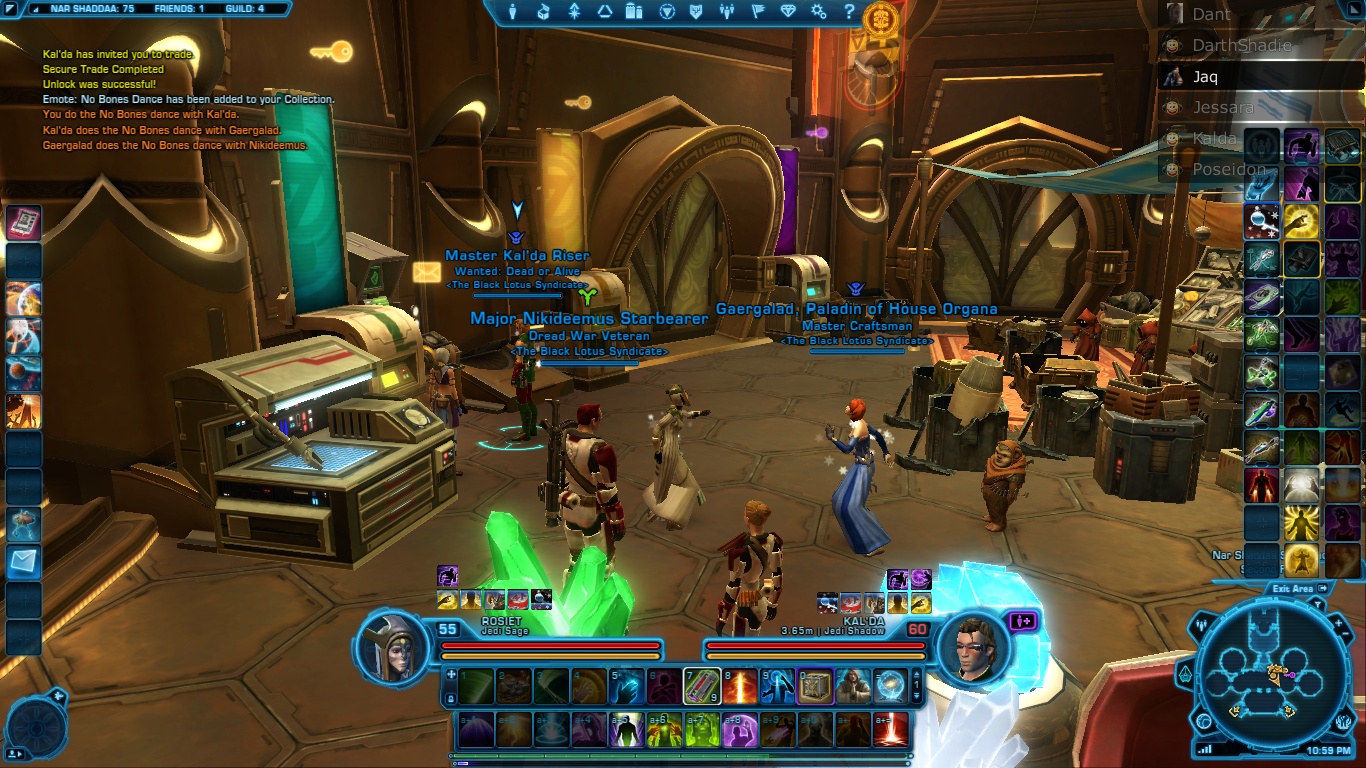The width and height of the screenshot is (1366, 768).
Task: Open the guild flag icon in top menu
Action: [x=757, y=12]
